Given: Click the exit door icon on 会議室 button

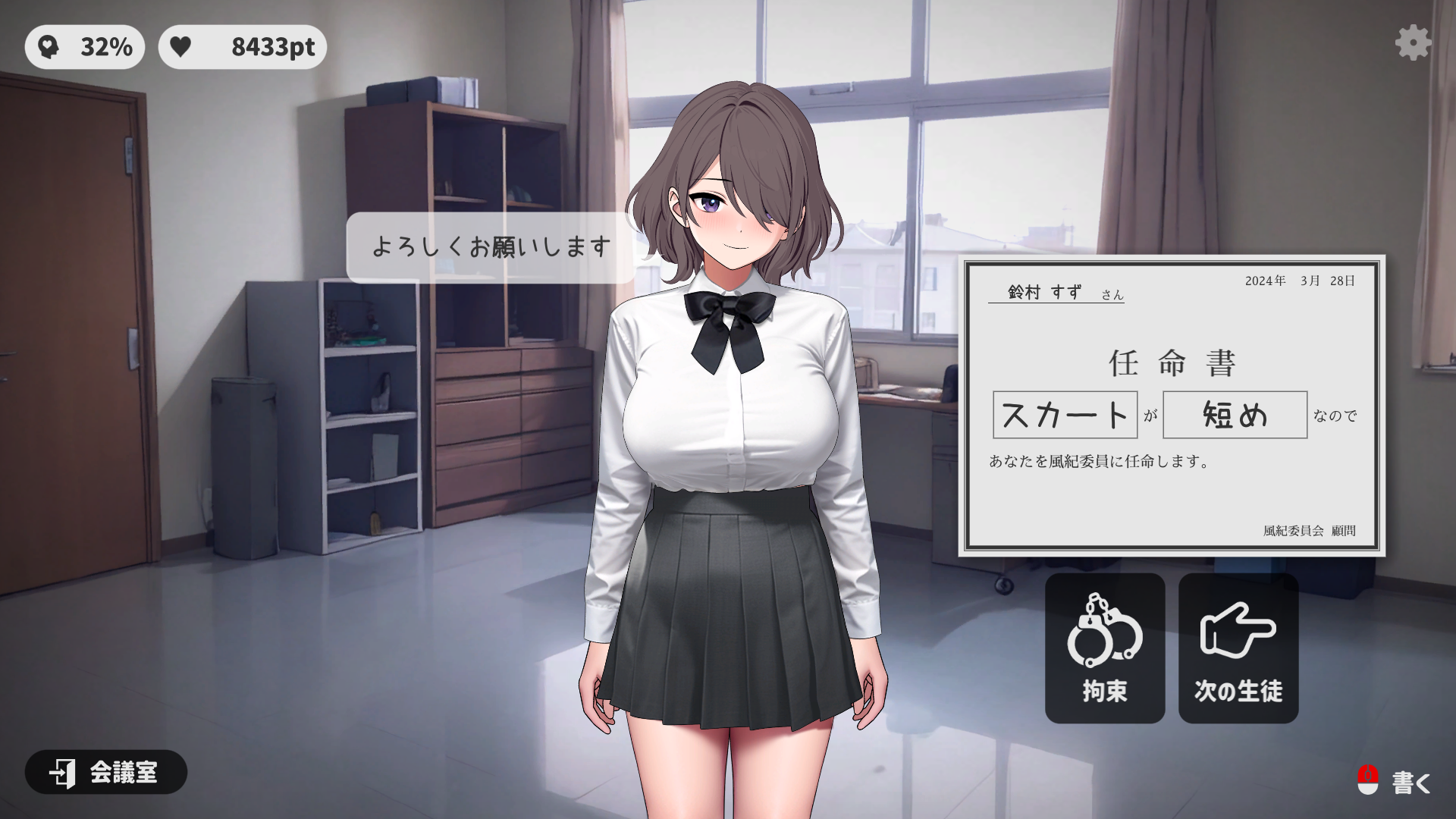Looking at the screenshot, I should click(62, 773).
